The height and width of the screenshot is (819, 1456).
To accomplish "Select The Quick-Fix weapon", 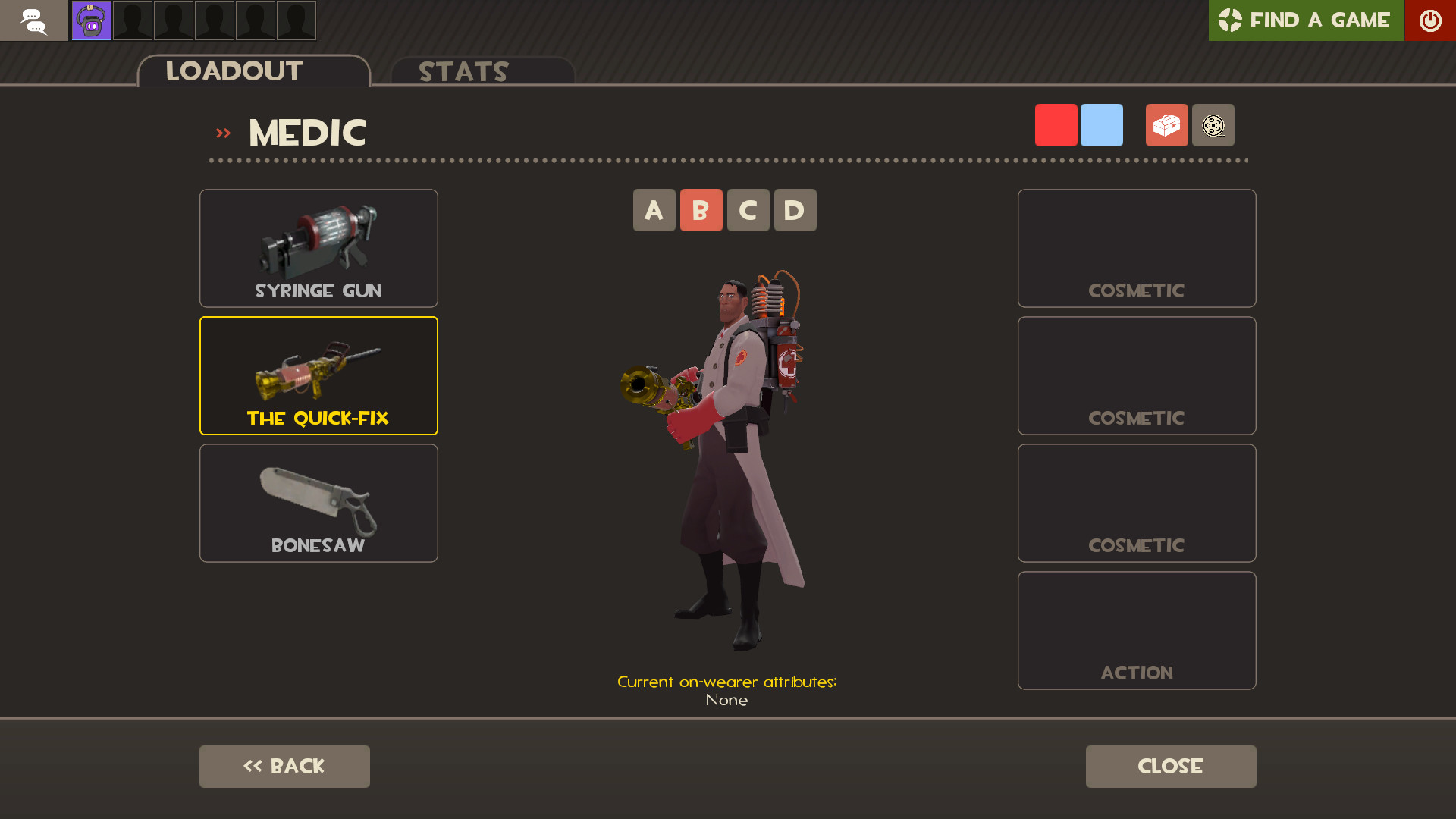I will pyautogui.click(x=318, y=375).
